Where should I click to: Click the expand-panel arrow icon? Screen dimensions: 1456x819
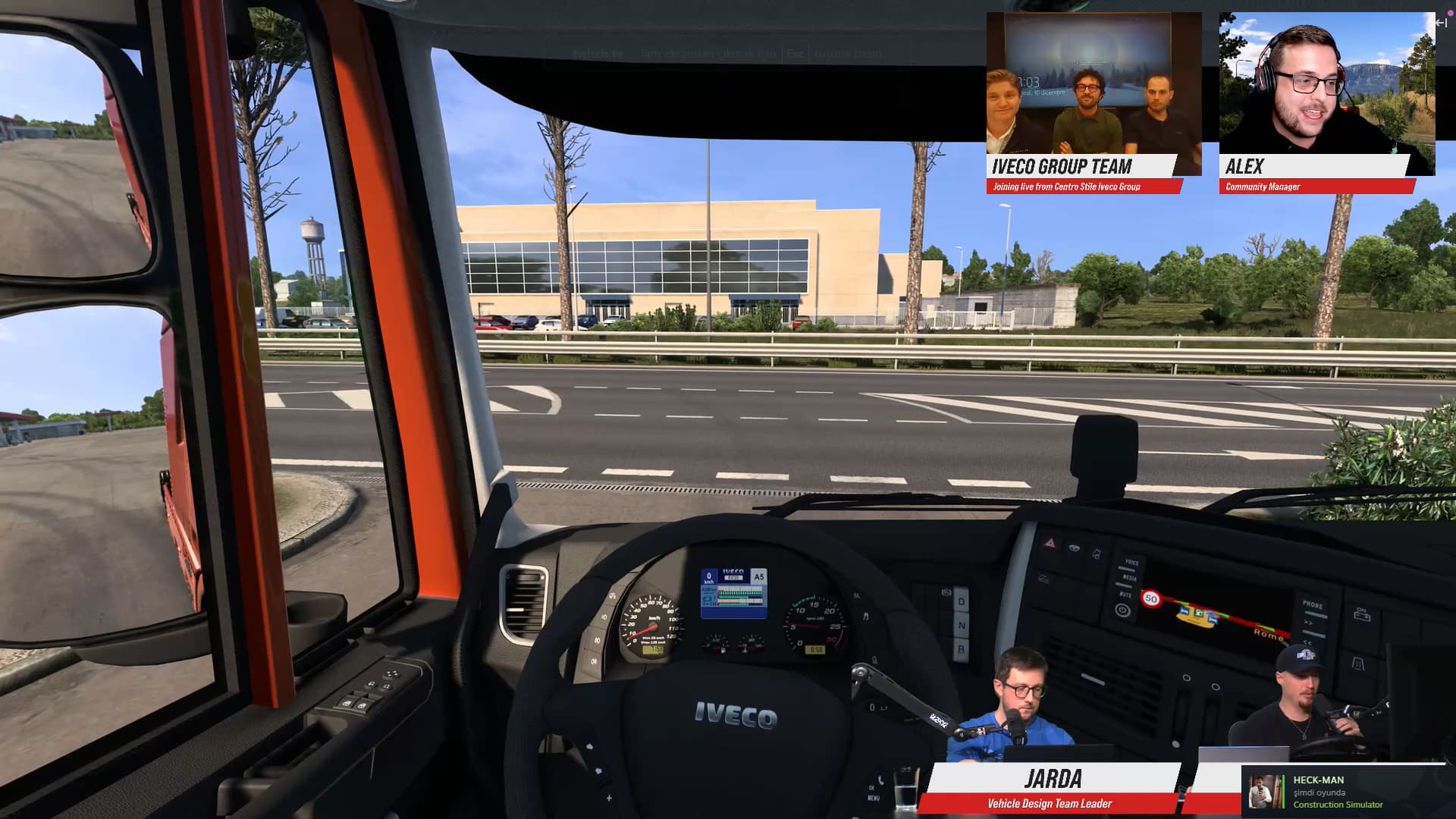[1441, 23]
